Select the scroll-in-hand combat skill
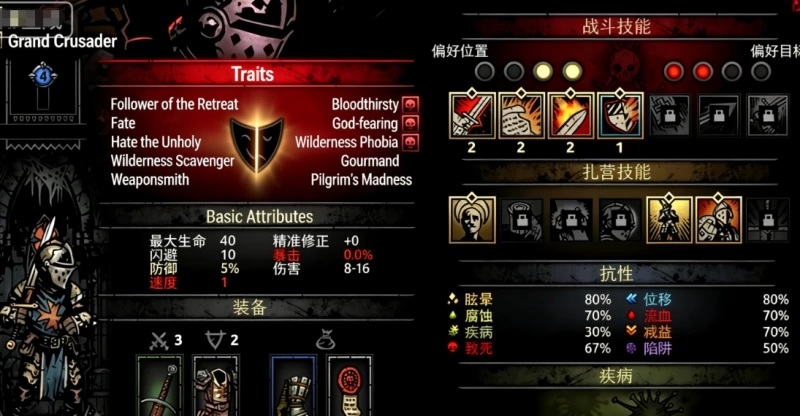The height and width of the screenshot is (416, 800). click(521, 115)
